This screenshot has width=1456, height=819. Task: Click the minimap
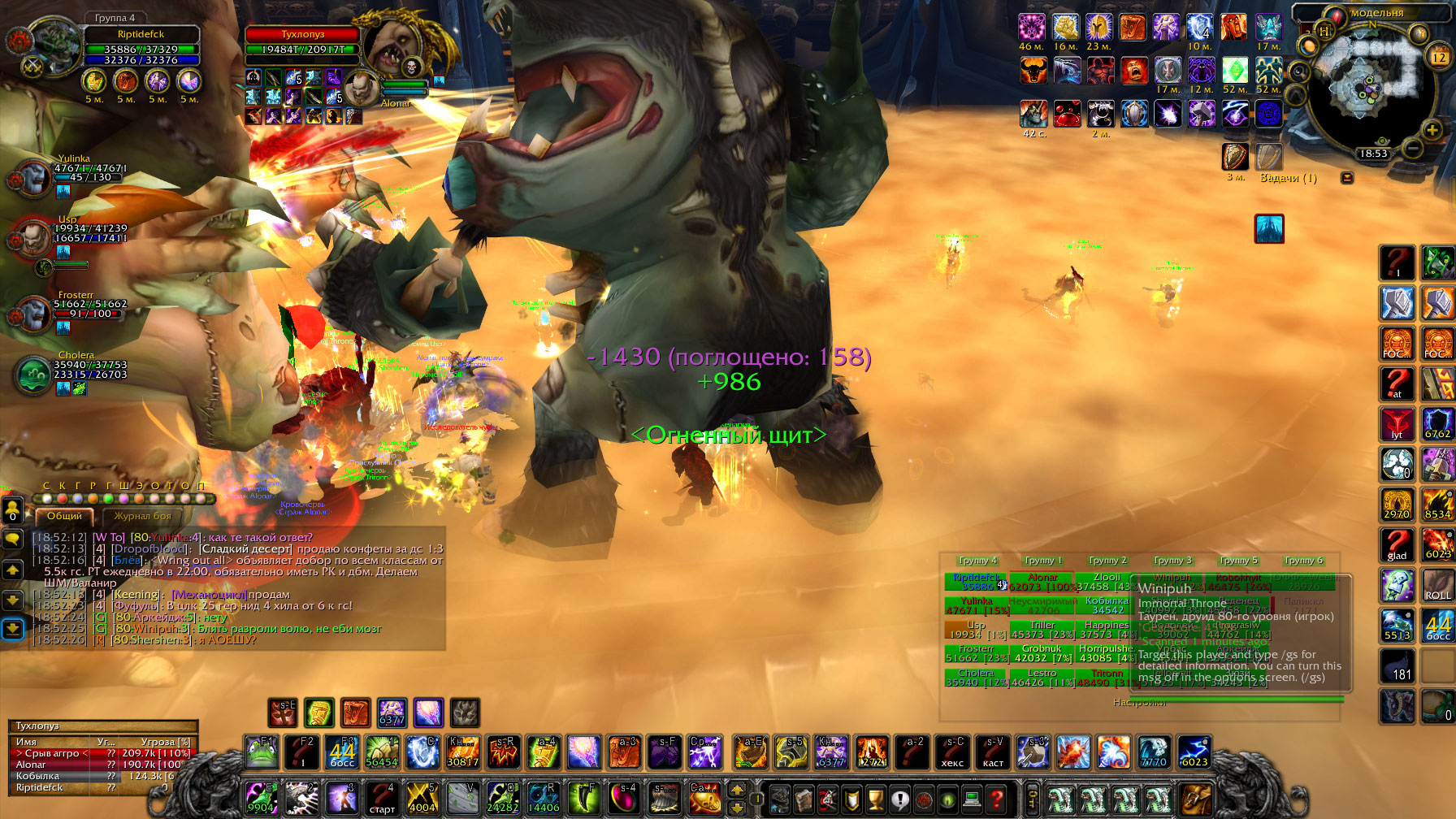pyautogui.click(x=1372, y=85)
